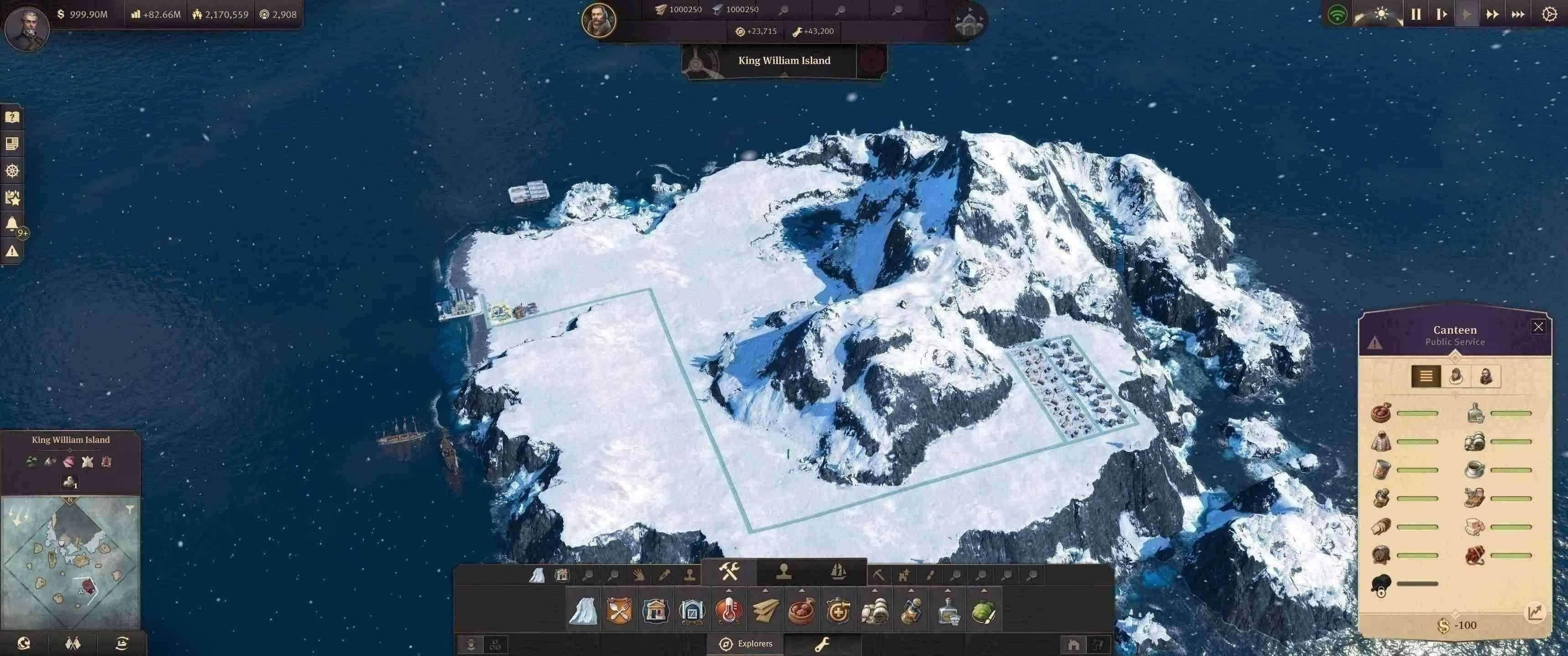Click the player portrait avatar
1568x656 pixels.
(27, 27)
